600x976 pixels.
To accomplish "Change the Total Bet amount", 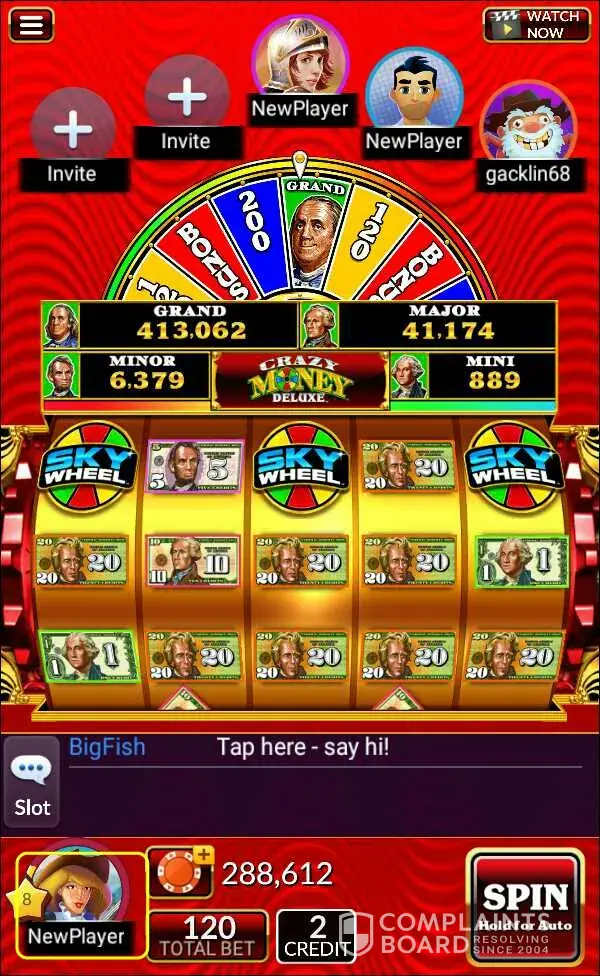I will [208, 936].
